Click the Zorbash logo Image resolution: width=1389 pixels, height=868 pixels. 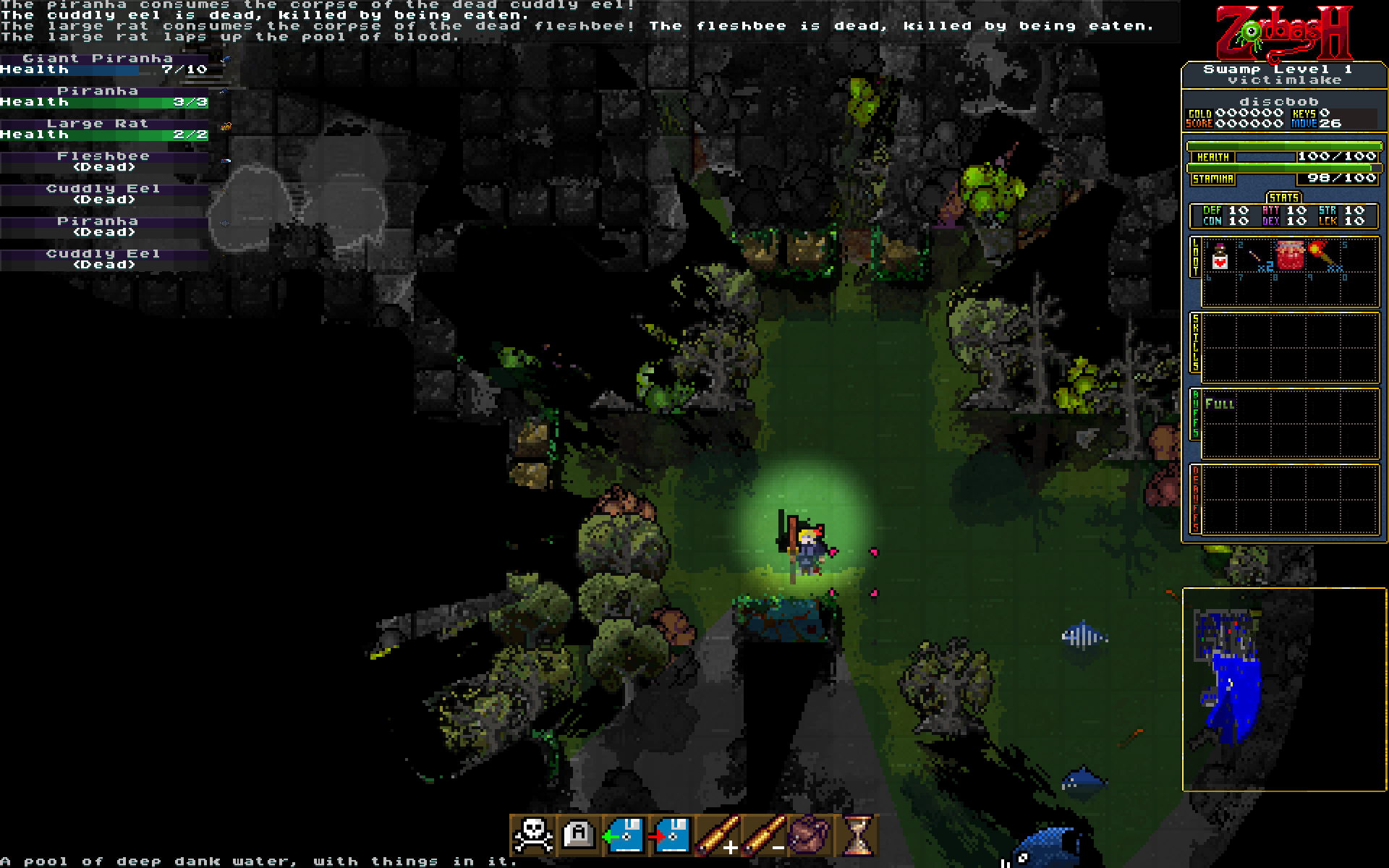tap(1284, 33)
